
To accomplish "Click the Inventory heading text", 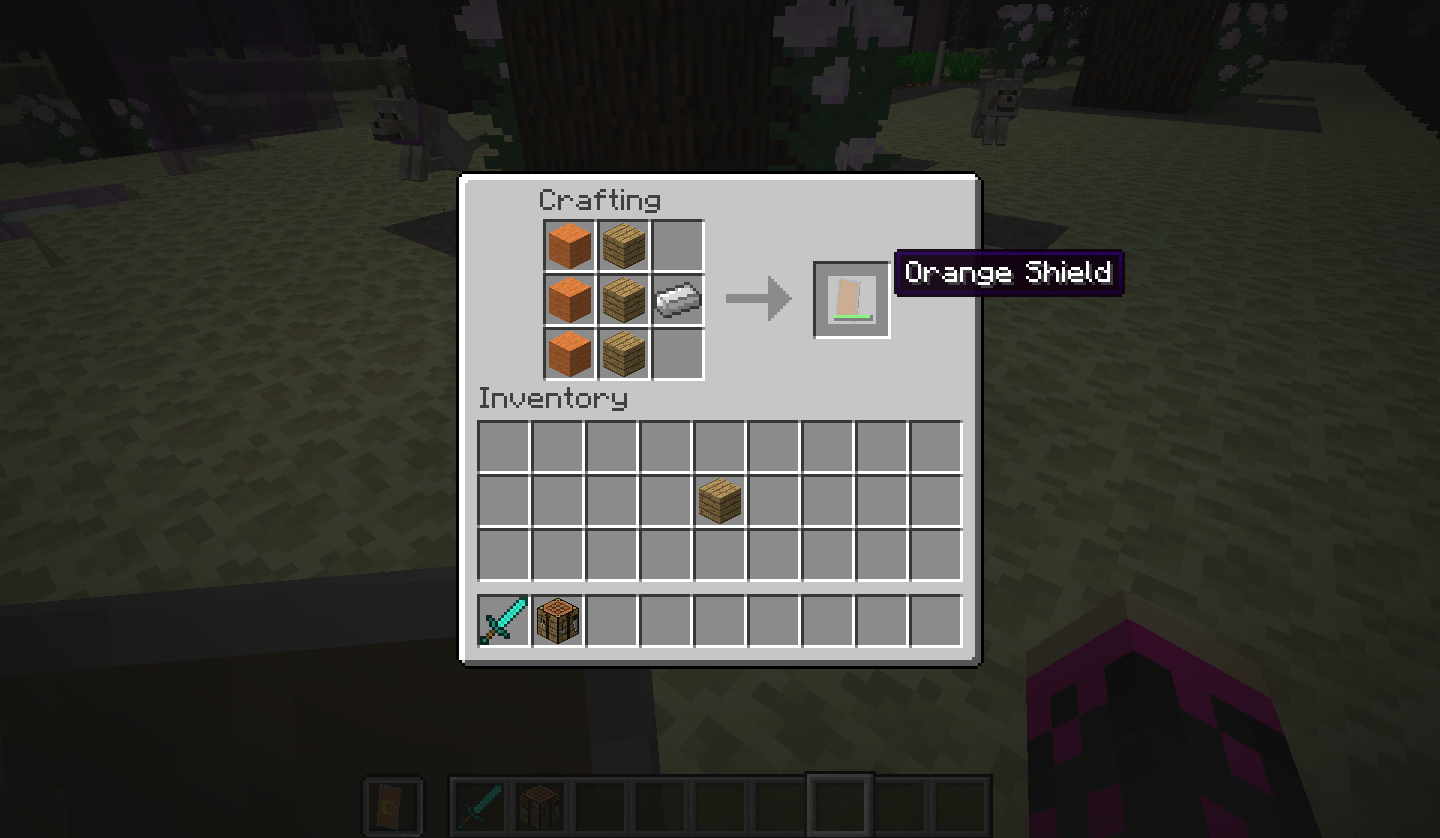I will tap(553, 398).
